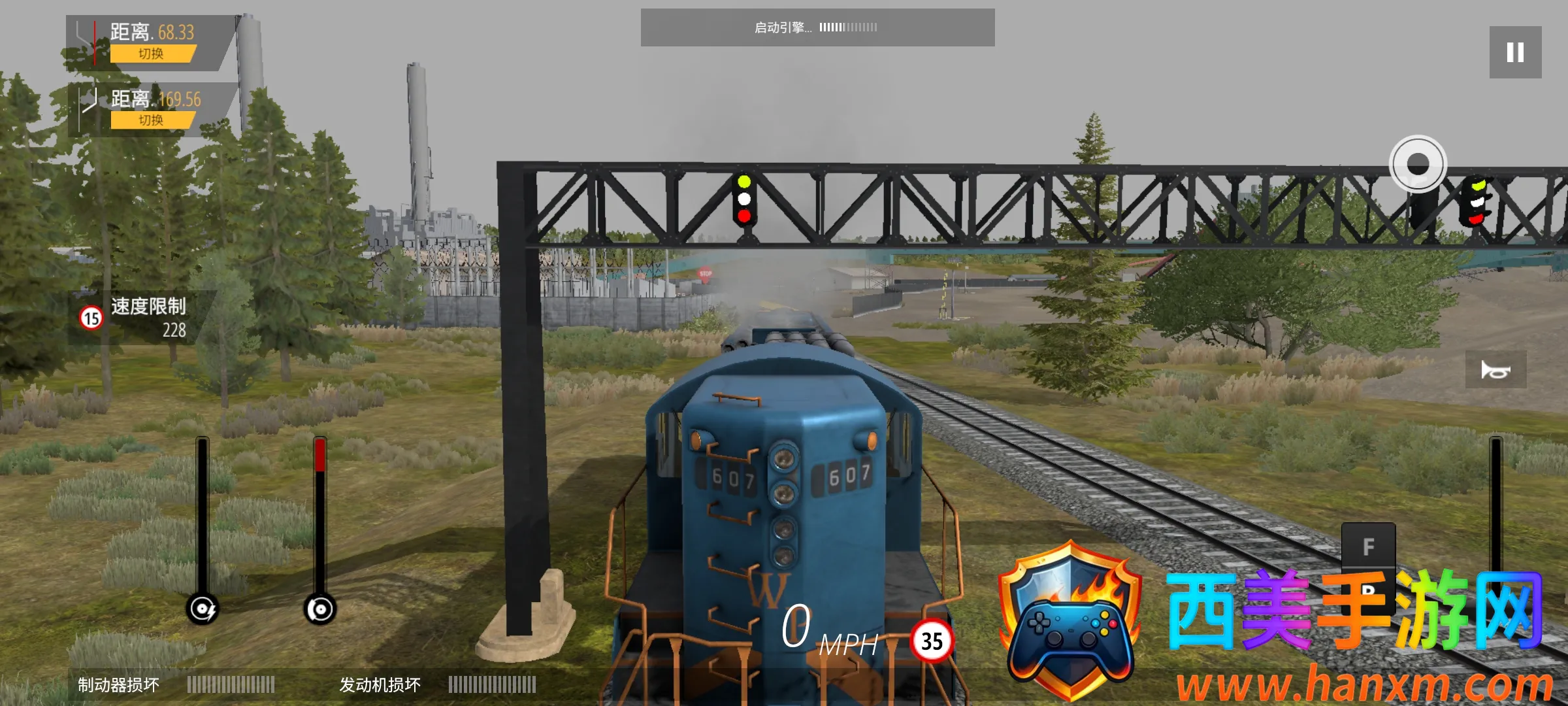Viewport: 1568px width, 706px height.
Task: Click the brake lever knob below the red bar
Action: (x=320, y=609)
